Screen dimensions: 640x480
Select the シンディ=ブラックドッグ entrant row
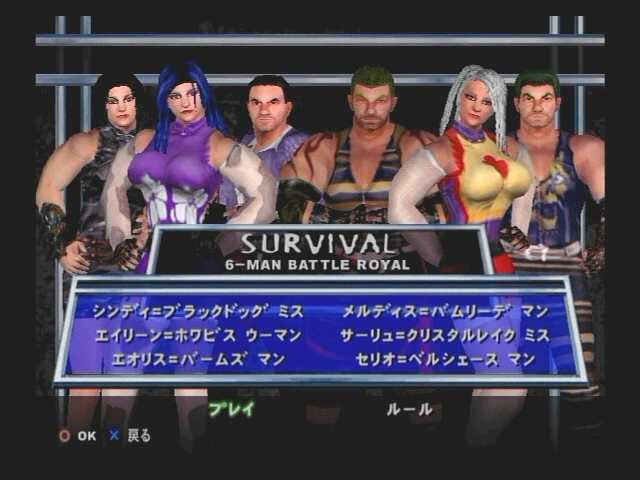196,311
